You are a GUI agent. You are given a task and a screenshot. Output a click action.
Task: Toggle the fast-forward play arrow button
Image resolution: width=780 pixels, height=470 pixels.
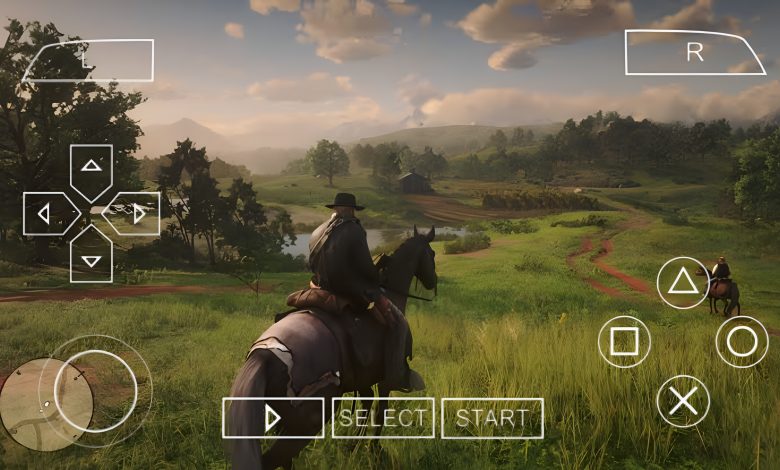pos(273,418)
